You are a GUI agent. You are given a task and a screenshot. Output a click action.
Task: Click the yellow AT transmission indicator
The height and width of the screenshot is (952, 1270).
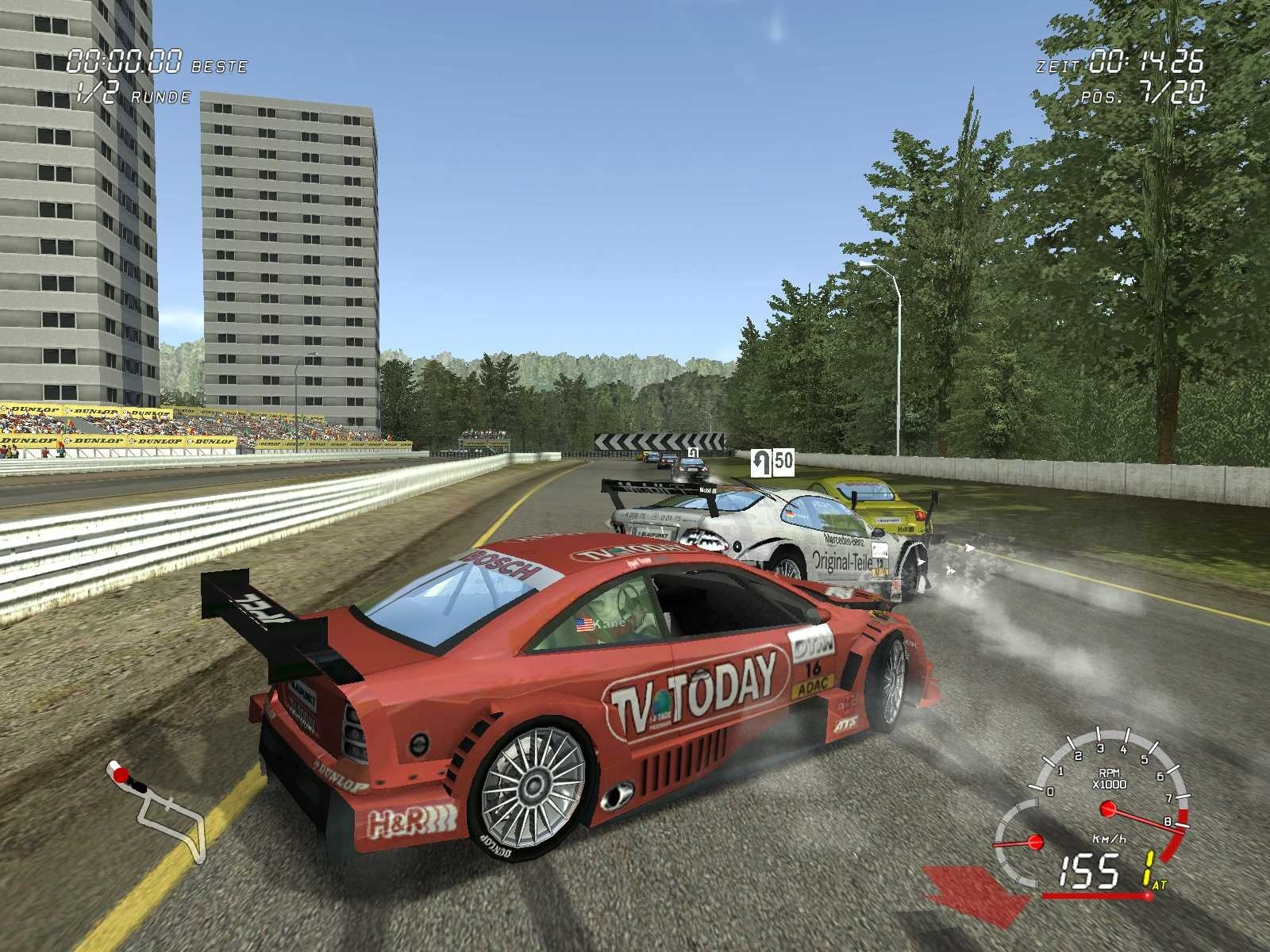(x=1158, y=885)
